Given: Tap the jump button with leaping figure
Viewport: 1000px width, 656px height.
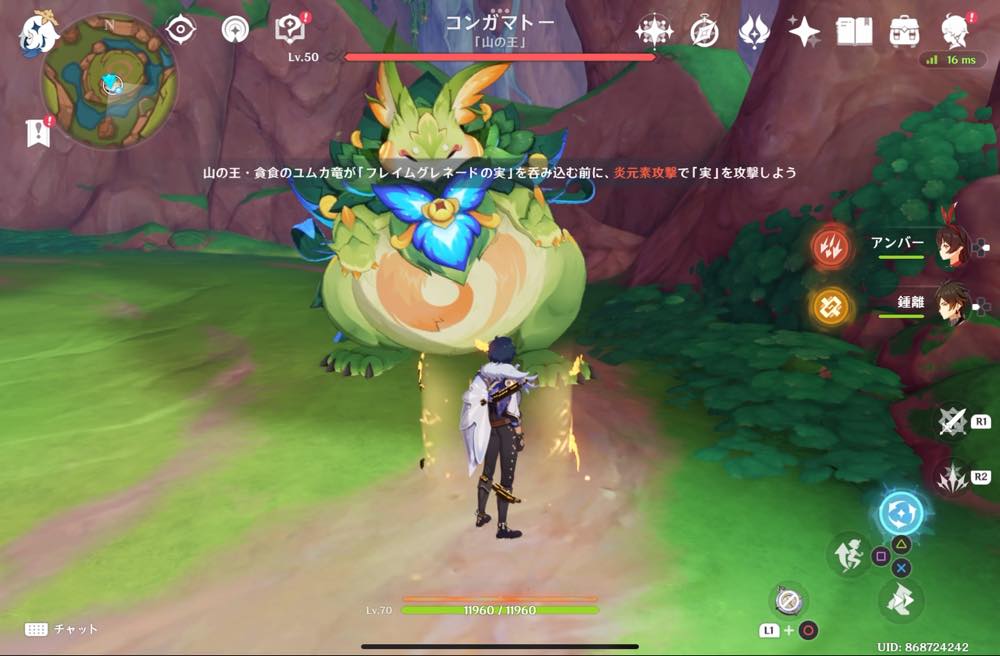Looking at the screenshot, I should pyautogui.click(x=849, y=554).
